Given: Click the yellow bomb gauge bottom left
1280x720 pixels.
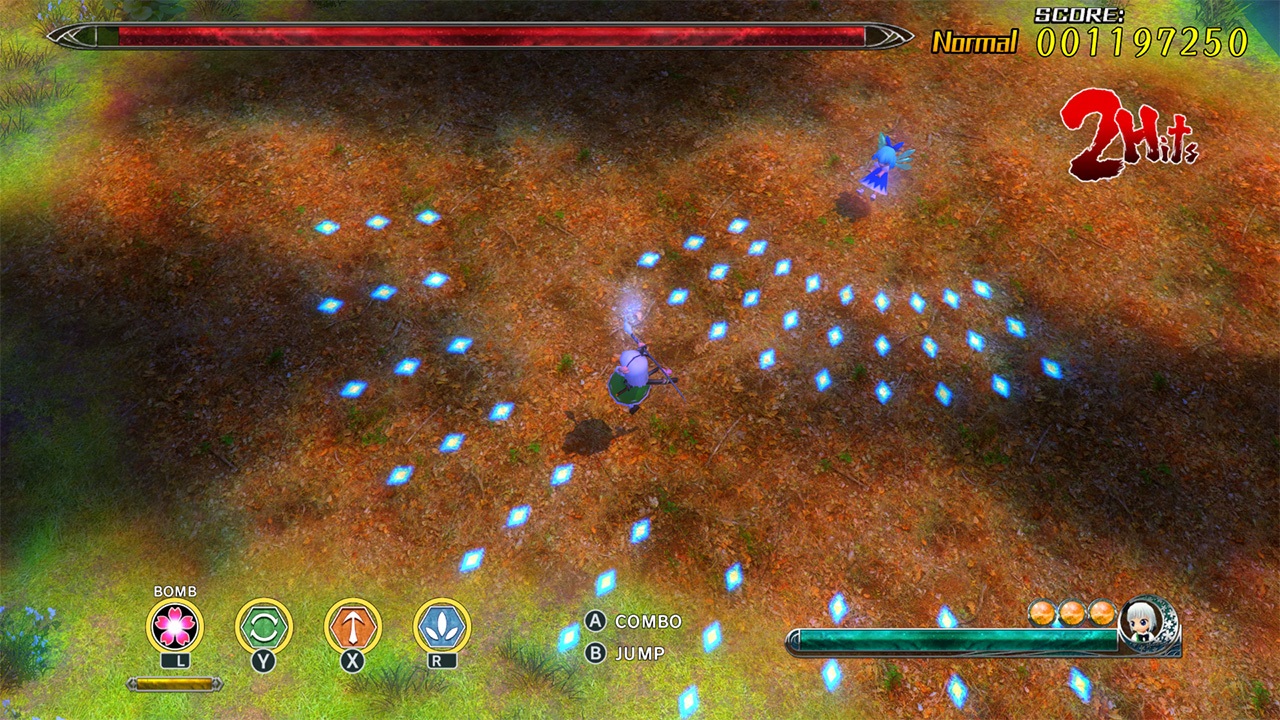Looking at the screenshot, I should click(172, 685).
